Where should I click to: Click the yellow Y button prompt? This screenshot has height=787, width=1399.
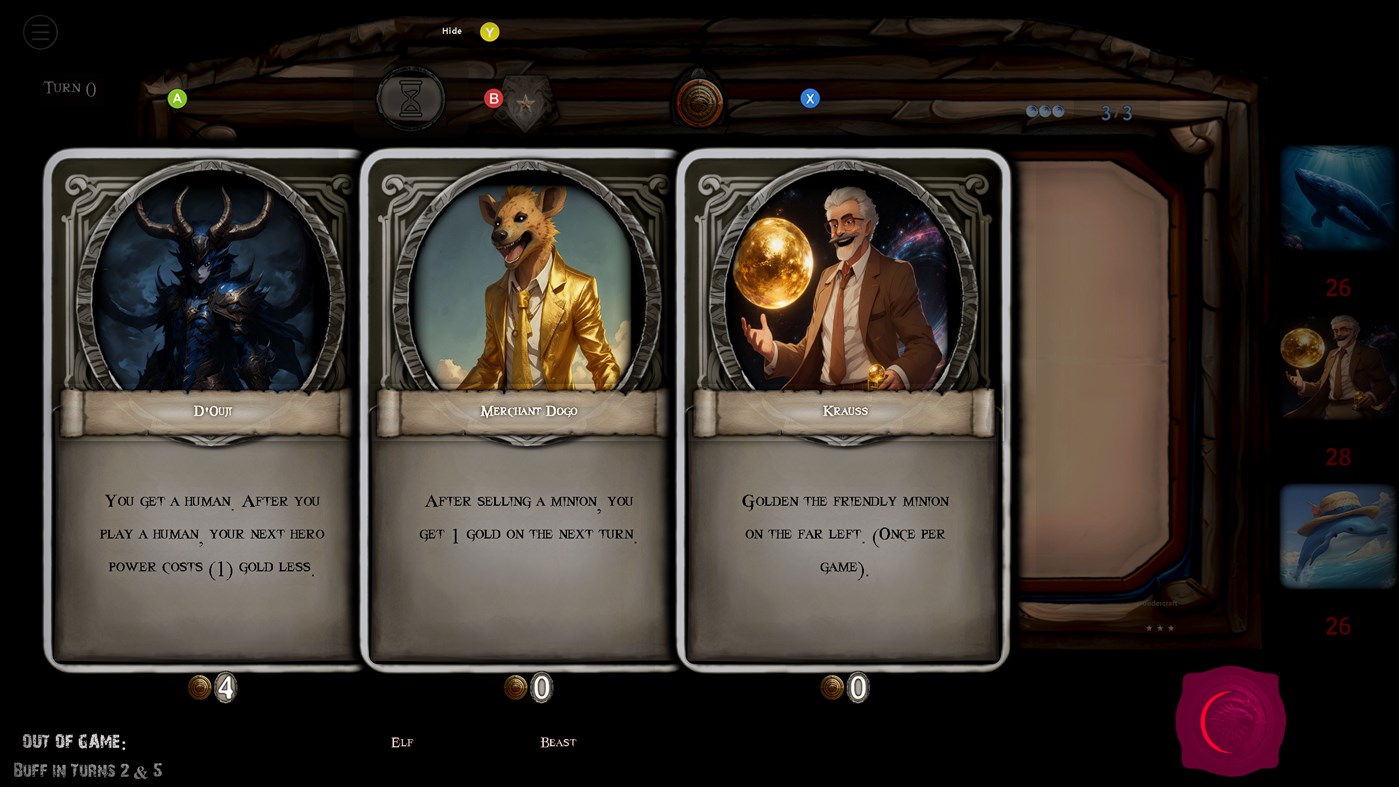coord(489,31)
